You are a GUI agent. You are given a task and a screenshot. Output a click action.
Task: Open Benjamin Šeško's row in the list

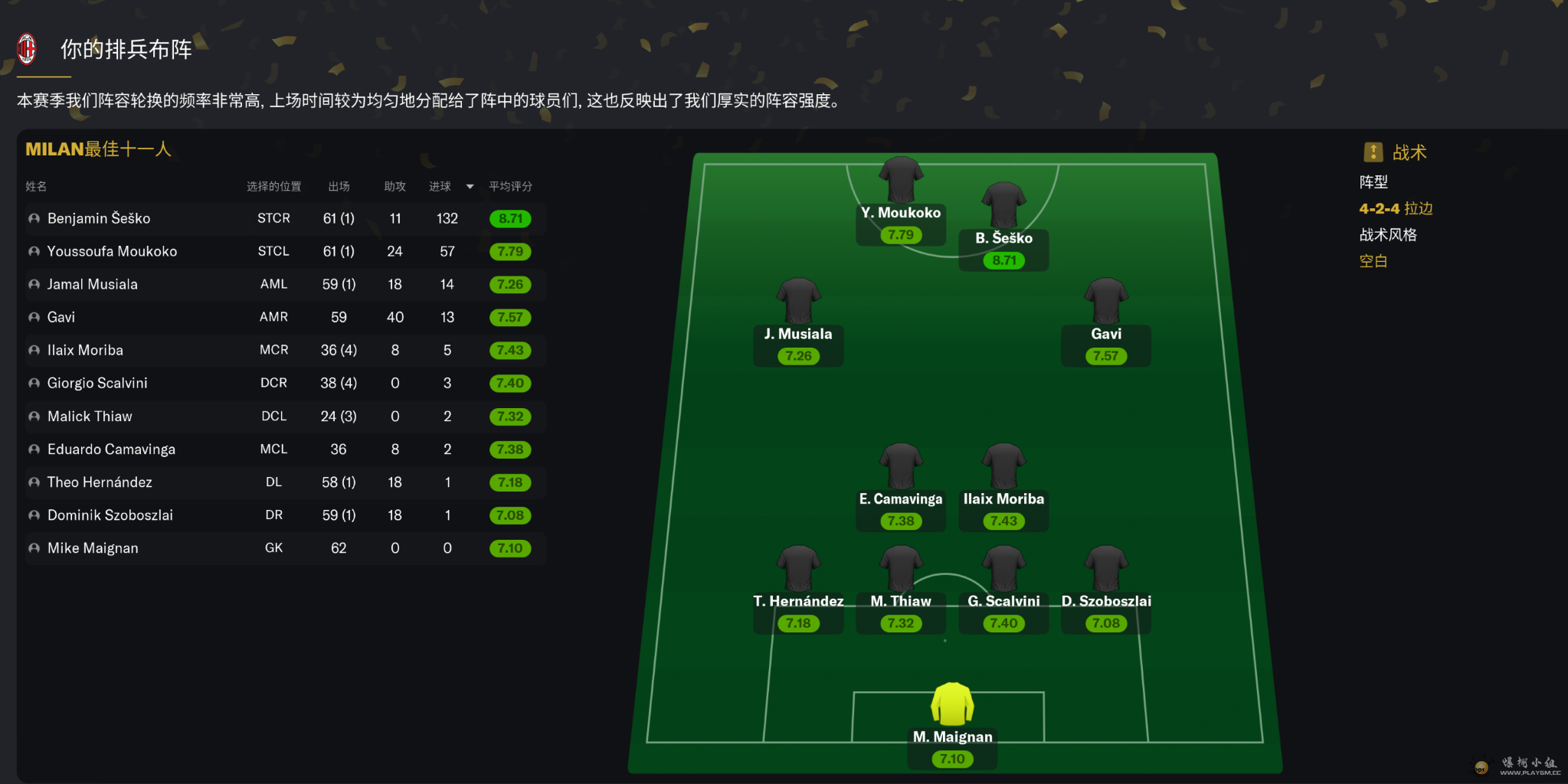pos(99,218)
